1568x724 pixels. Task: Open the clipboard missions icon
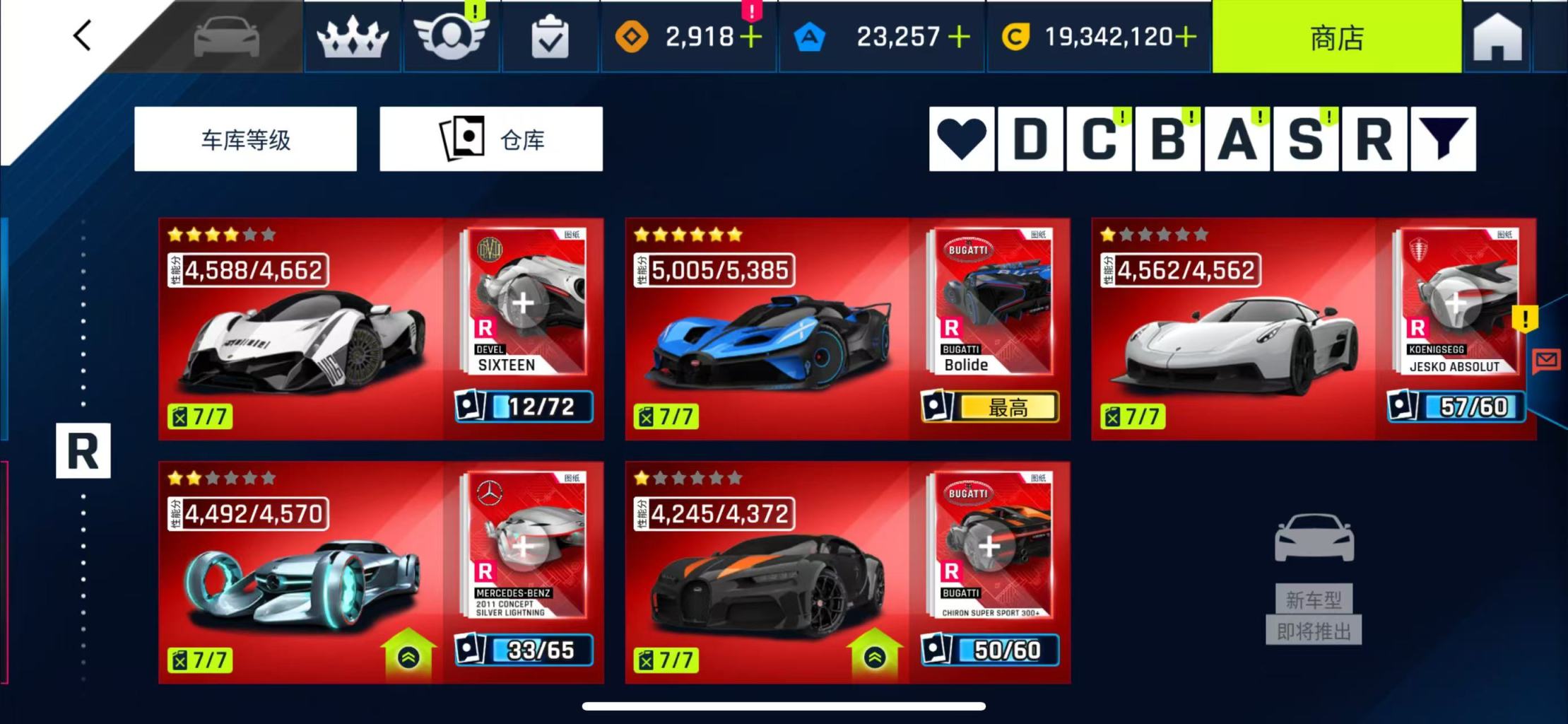[x=549, y=38]
